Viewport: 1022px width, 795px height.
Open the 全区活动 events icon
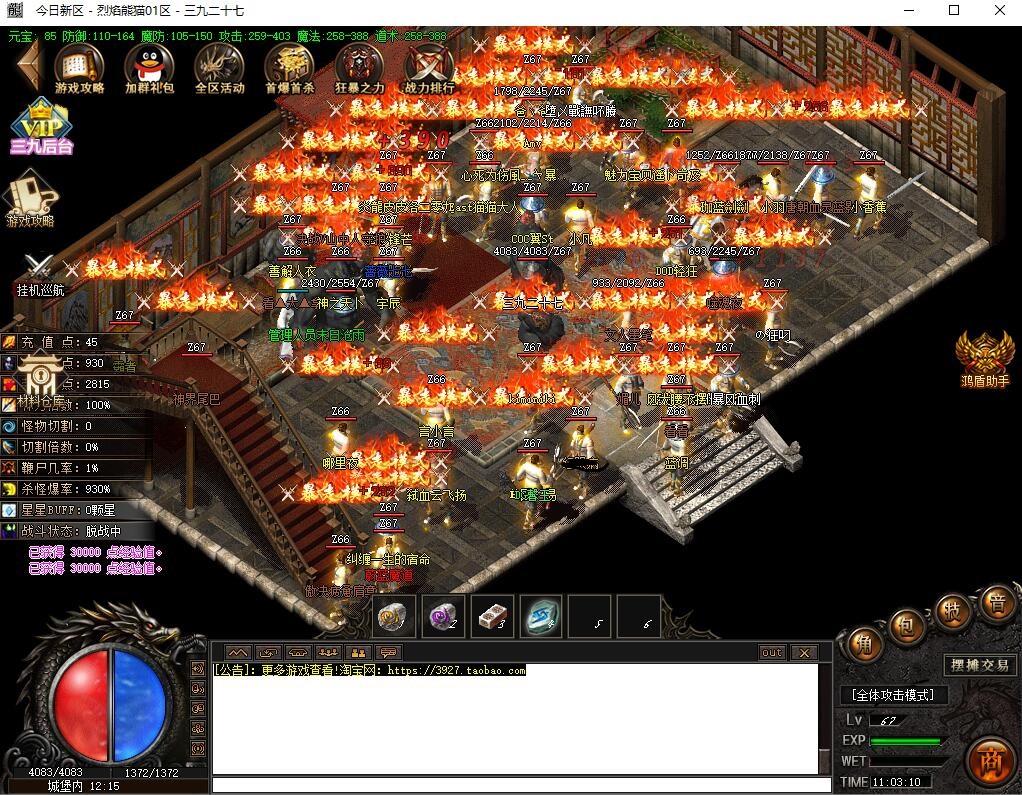(x=219, y=67)
